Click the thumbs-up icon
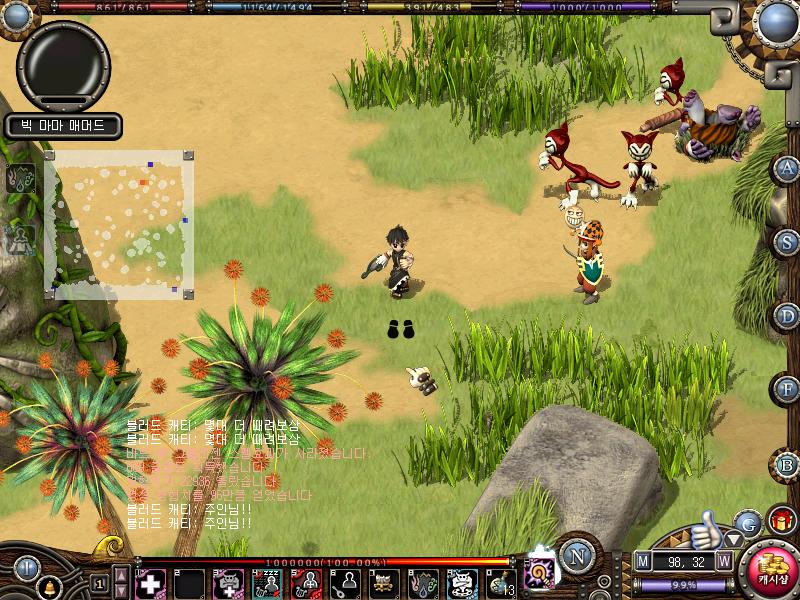Image resolution: width=800 pixels, height=600 pixels. 707,528
